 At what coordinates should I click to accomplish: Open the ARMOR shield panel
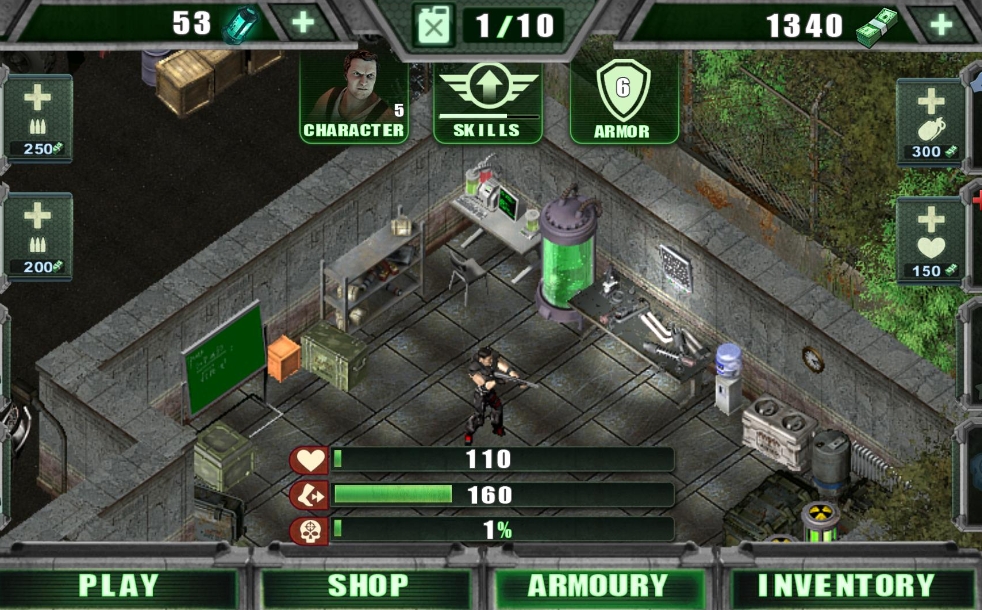(x=622, y=101)
